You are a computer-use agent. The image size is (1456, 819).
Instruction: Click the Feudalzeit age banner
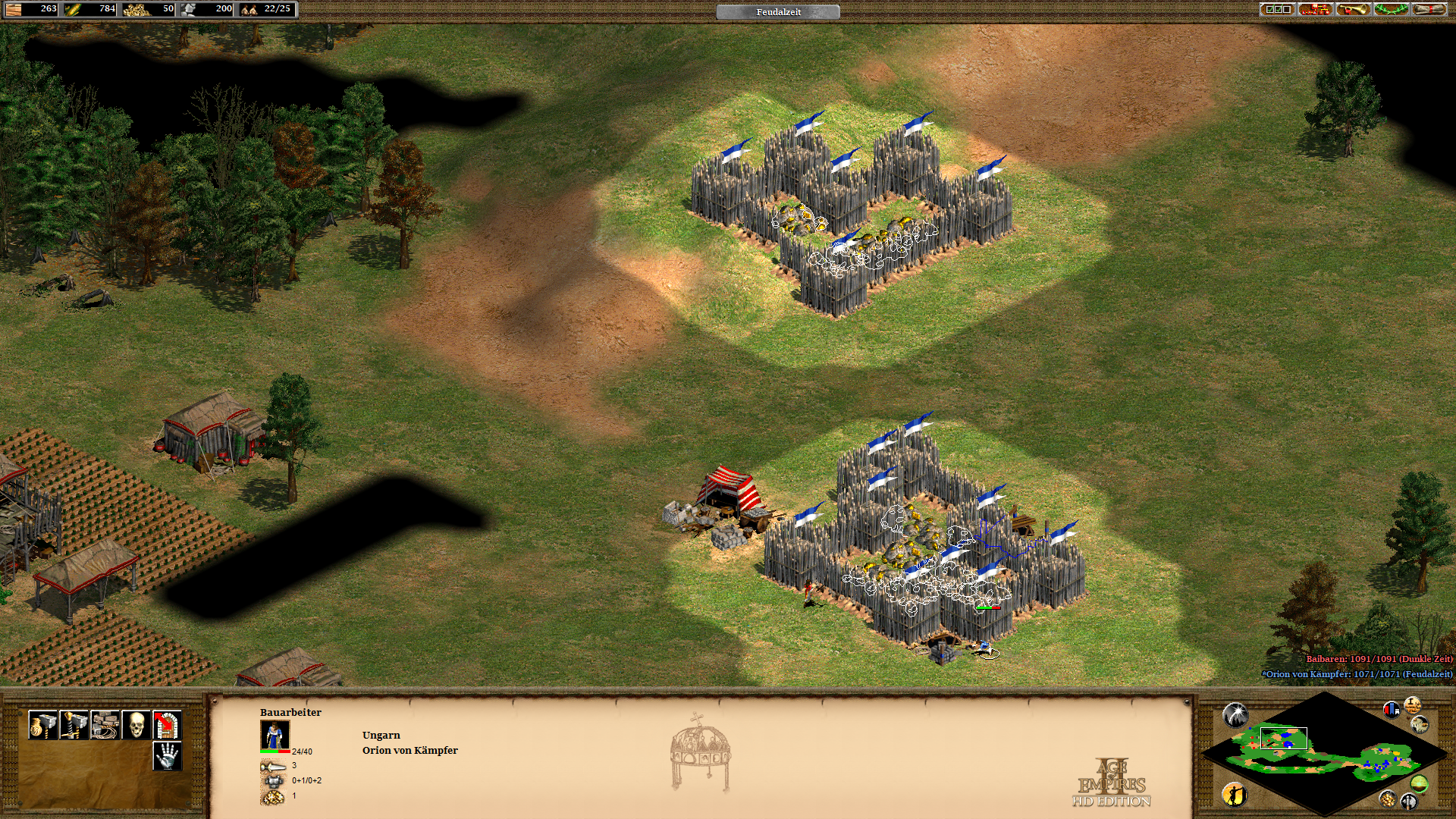point(778,12)
